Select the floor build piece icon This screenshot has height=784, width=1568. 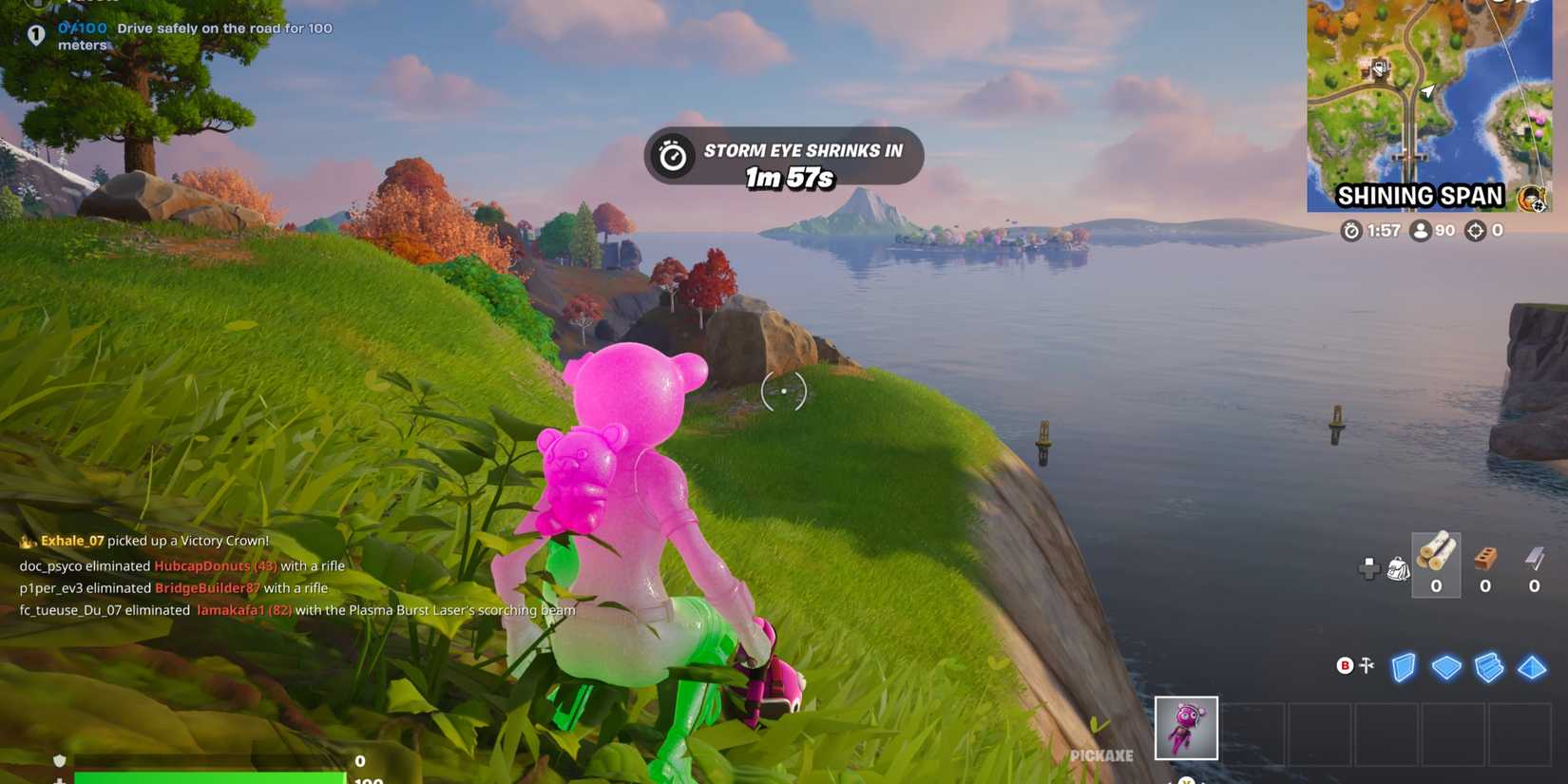coord(1447,668)
